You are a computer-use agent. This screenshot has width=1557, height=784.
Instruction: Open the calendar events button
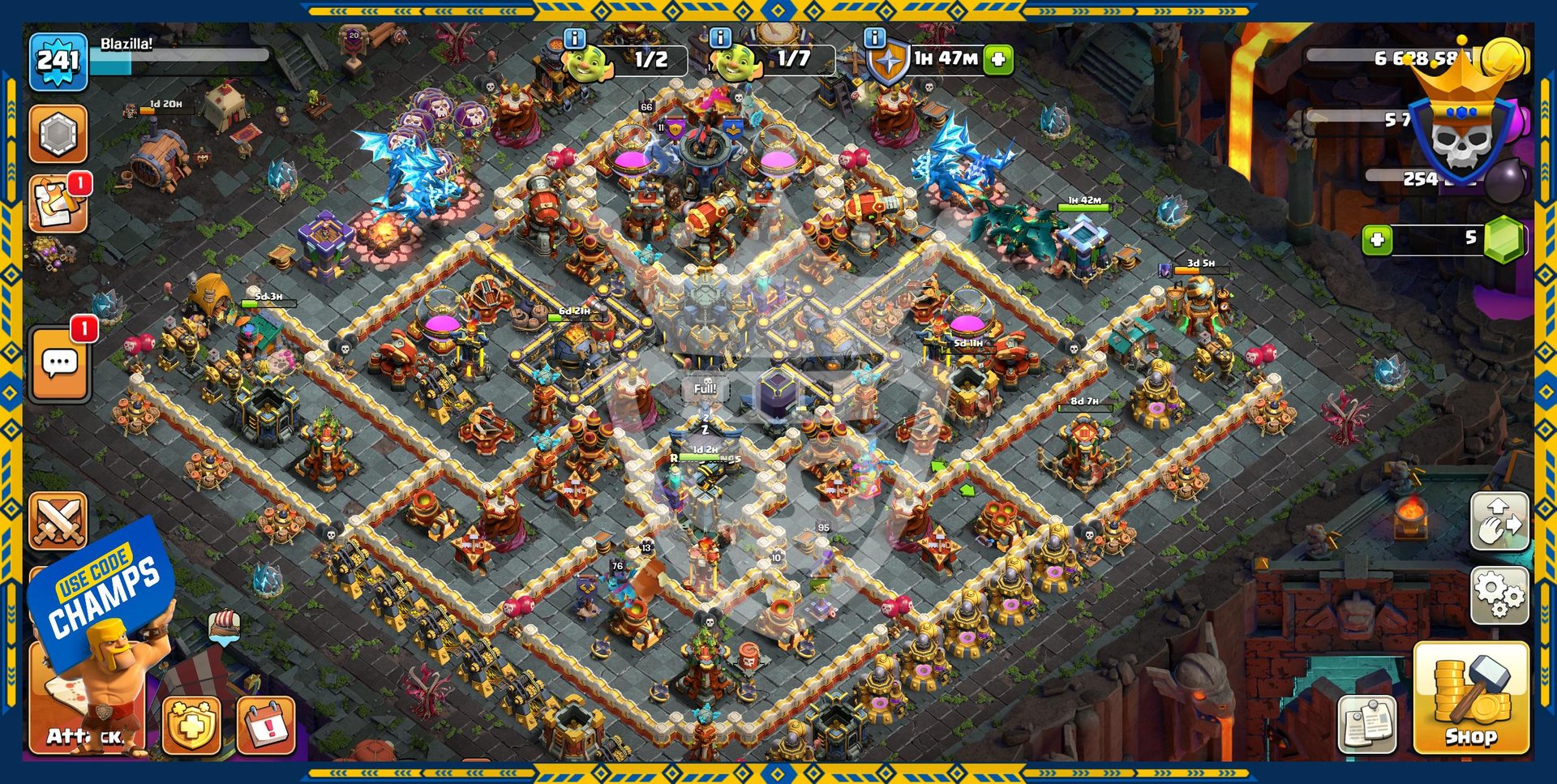point(266,724)
